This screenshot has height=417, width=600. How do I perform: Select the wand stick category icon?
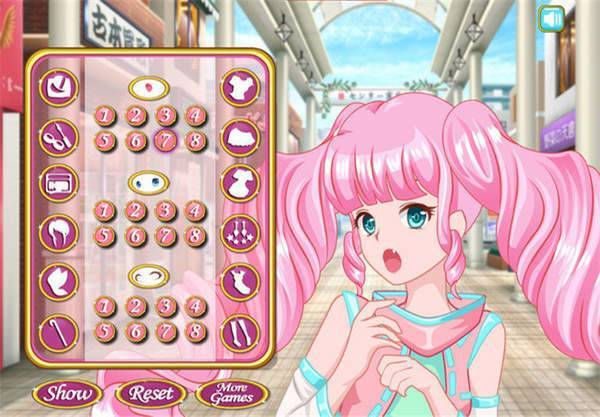tap(57, 330)
